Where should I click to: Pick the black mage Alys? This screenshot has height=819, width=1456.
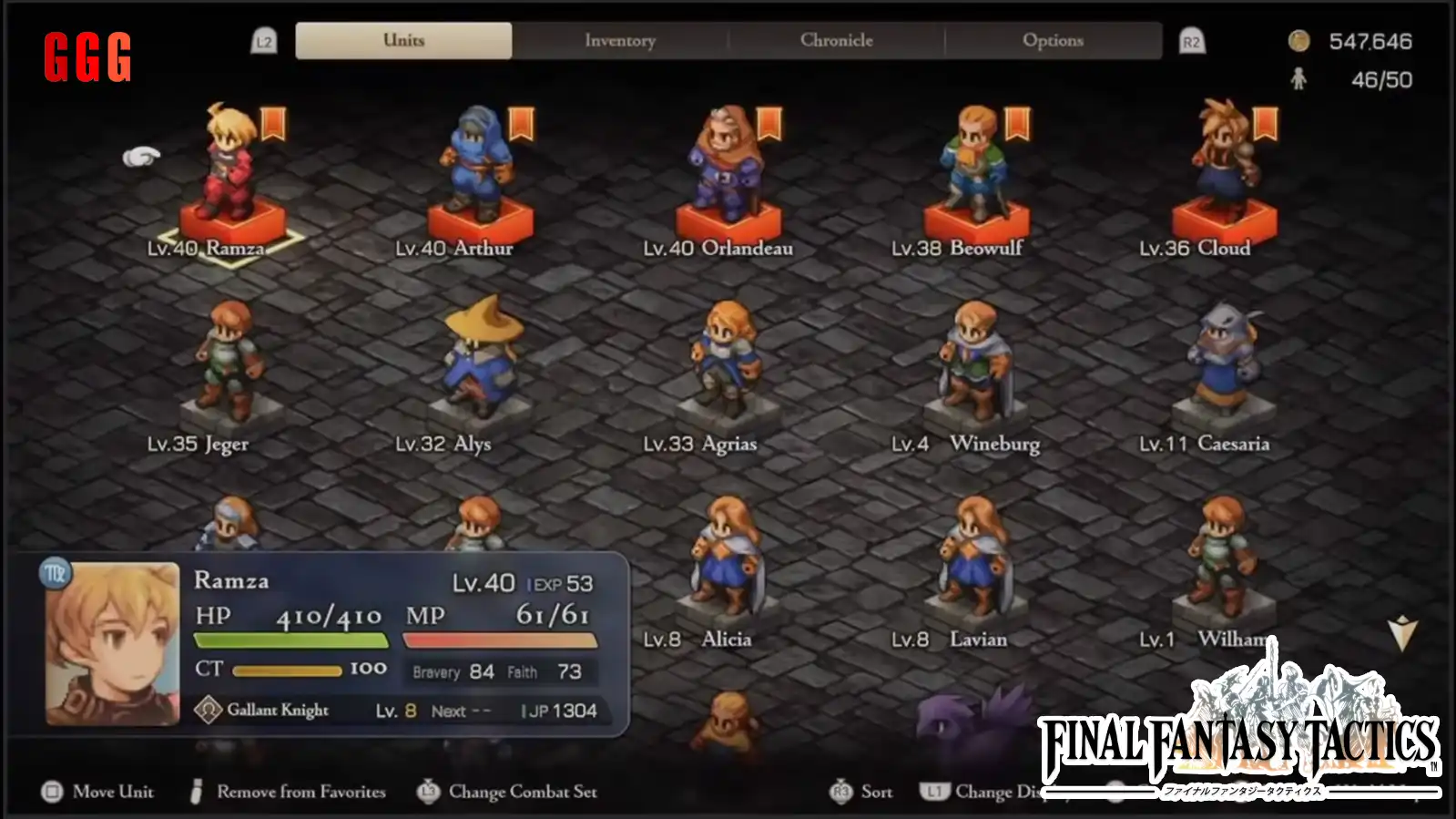coord(478,364)
